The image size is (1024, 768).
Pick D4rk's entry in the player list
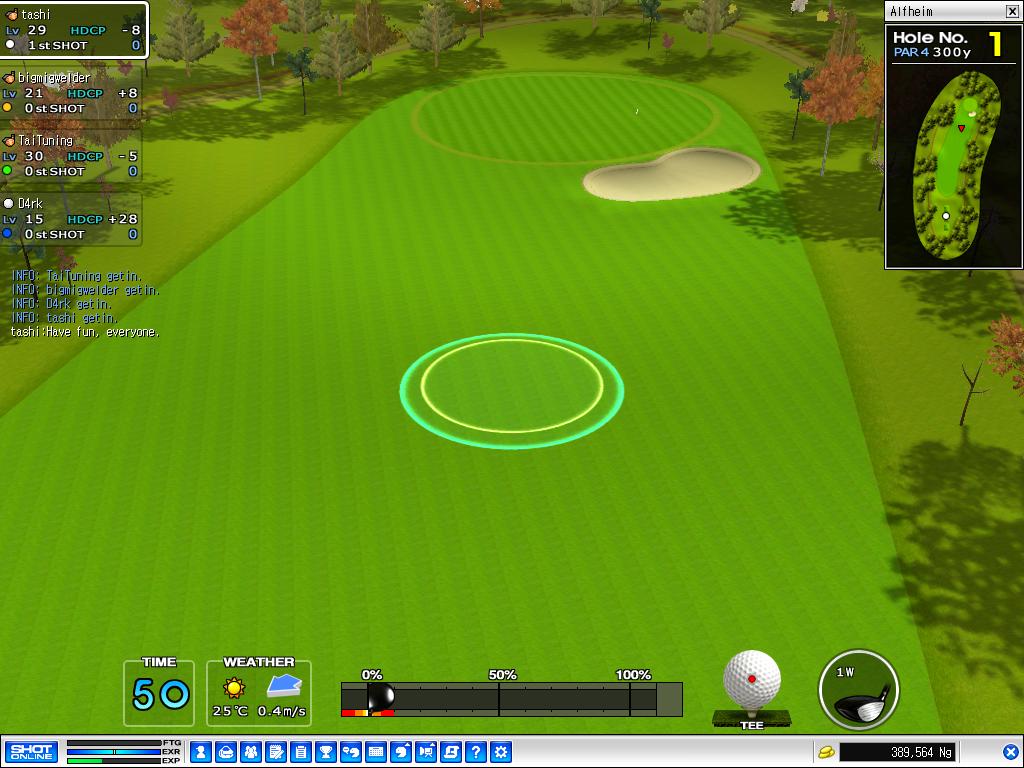[x=70, y=219]
